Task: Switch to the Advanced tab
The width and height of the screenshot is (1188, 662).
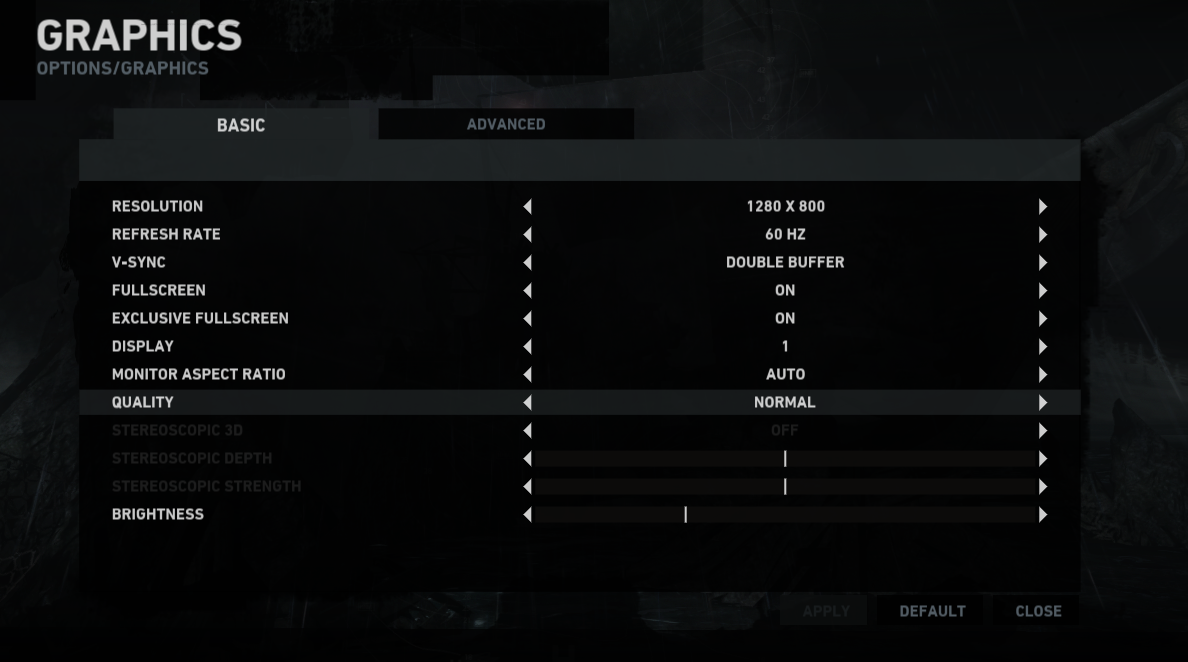Action: point(506,124)
